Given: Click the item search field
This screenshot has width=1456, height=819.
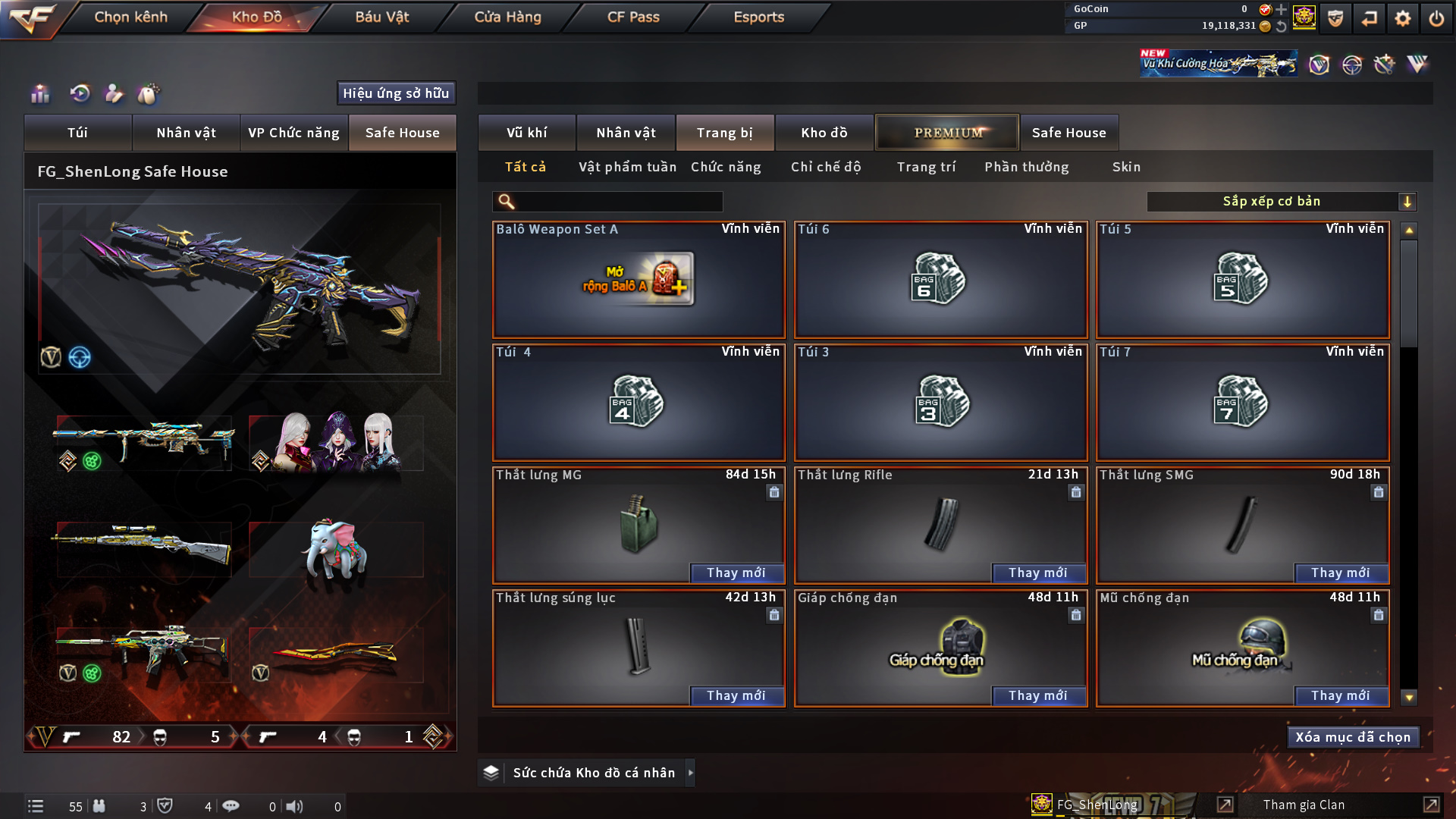Looking at the screenshot, I should 618,202.
